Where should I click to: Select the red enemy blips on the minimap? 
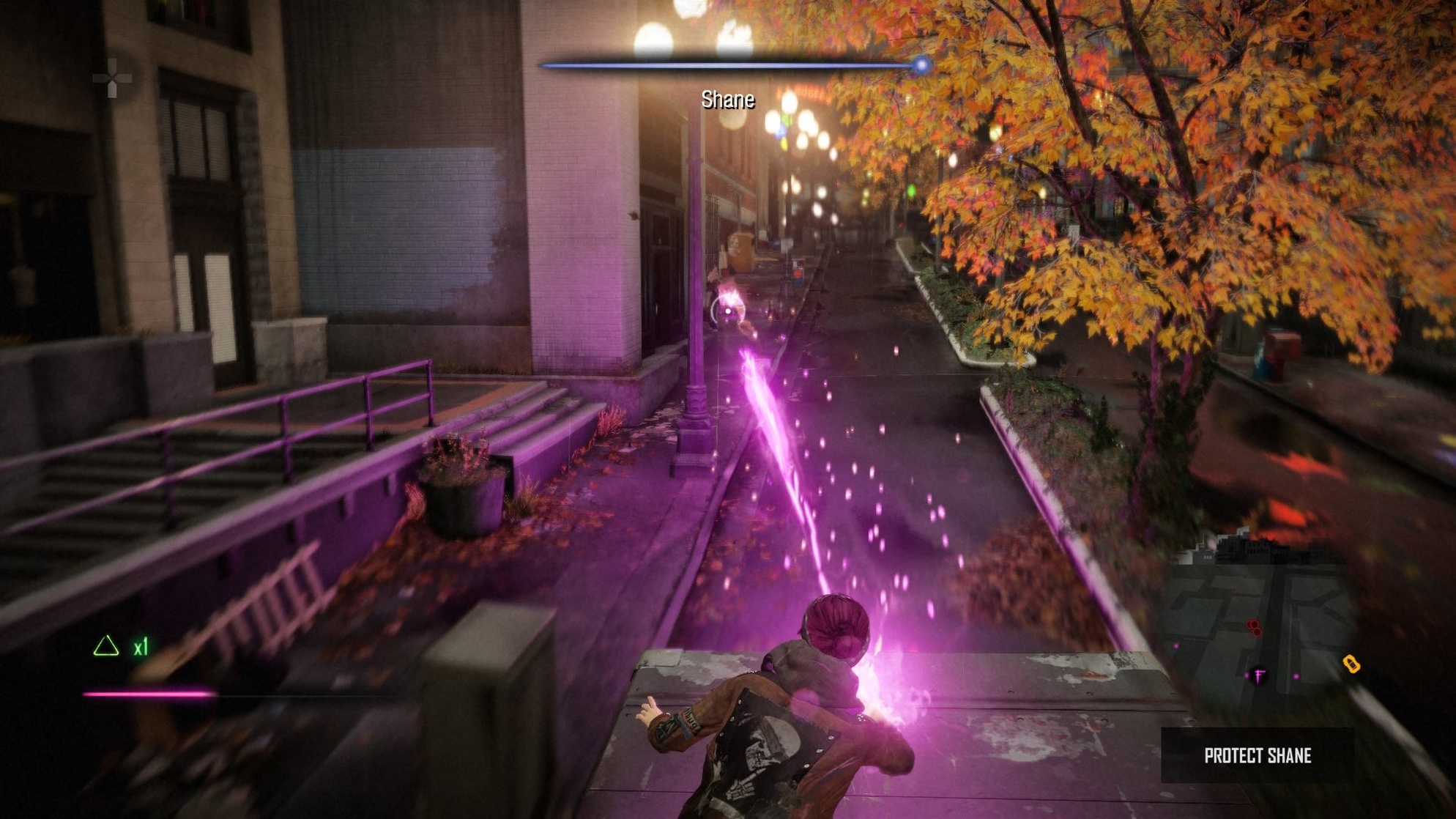(x=1255, y=628)
